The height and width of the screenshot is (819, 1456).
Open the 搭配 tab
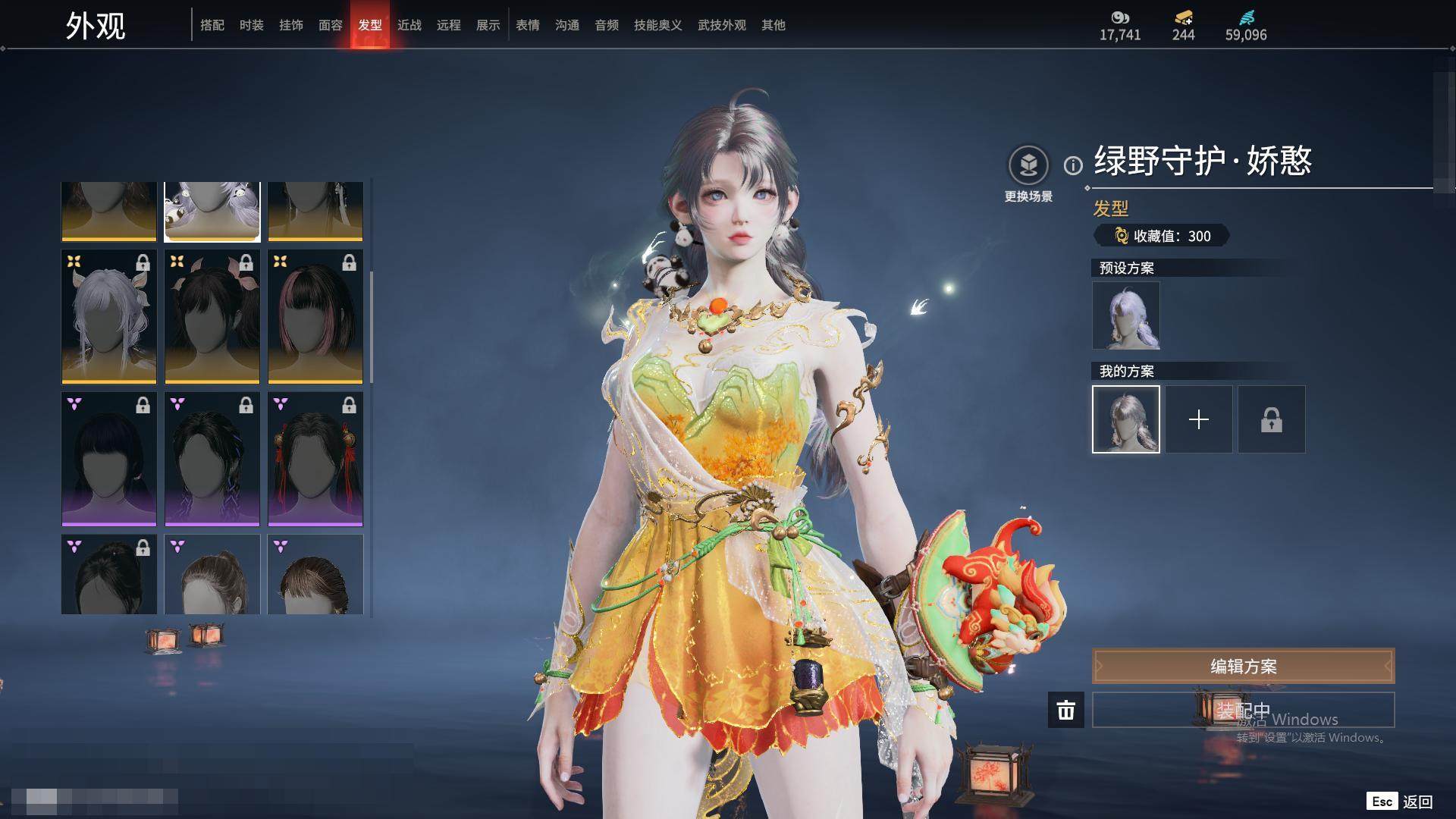[x=212, y=25]
